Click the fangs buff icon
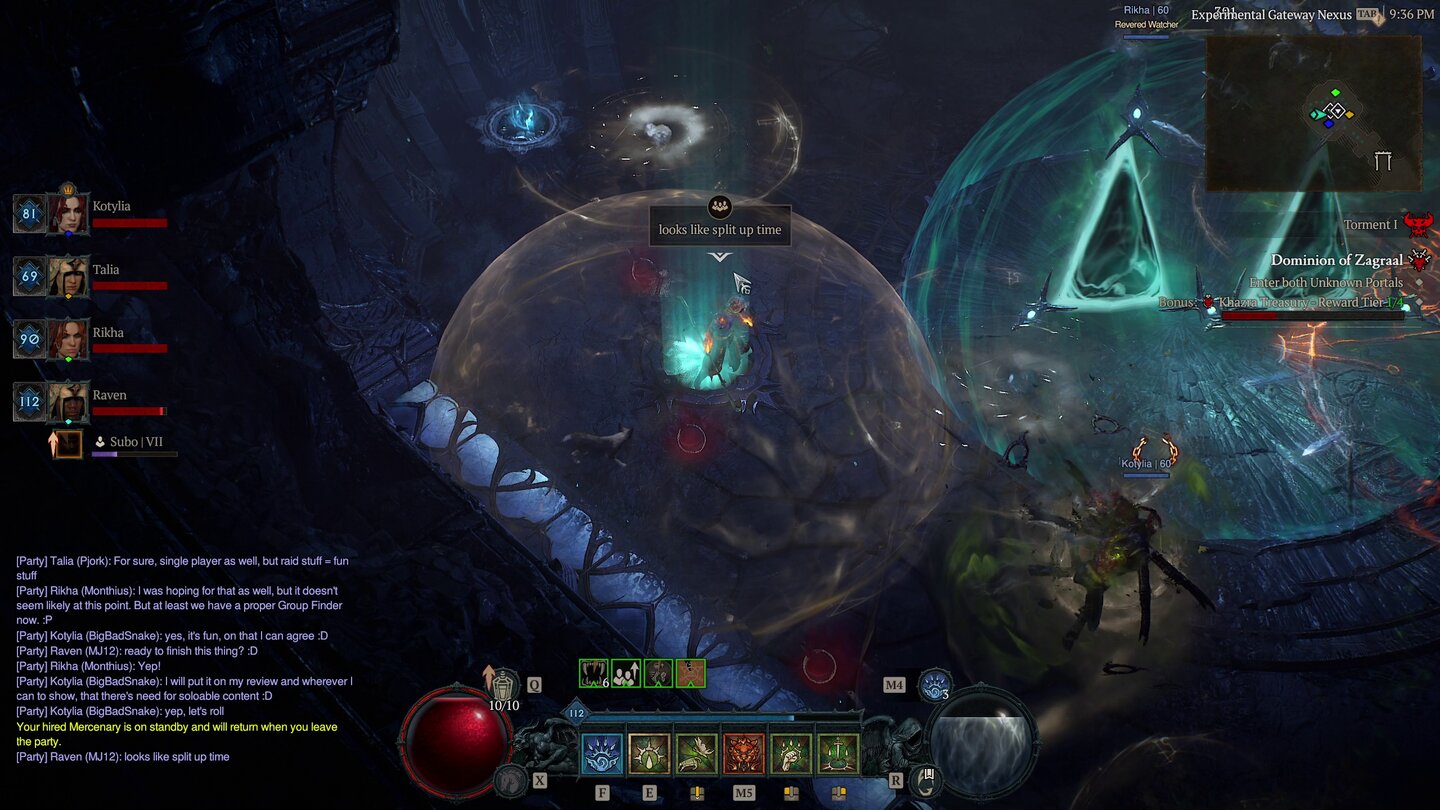The height and width of the screenshot is (810, 1440). point(592,673)
